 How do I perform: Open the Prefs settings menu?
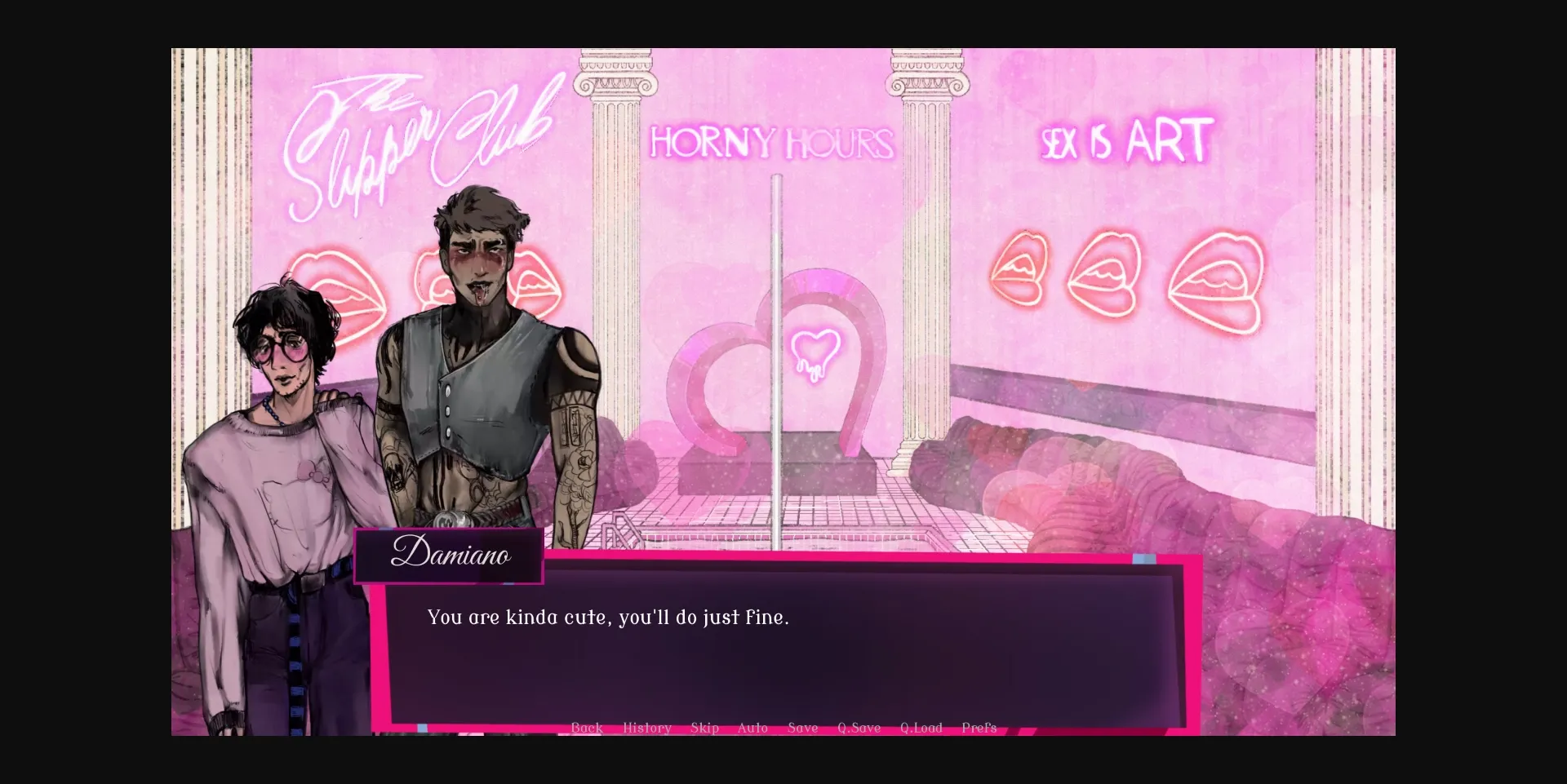point(979,727)
